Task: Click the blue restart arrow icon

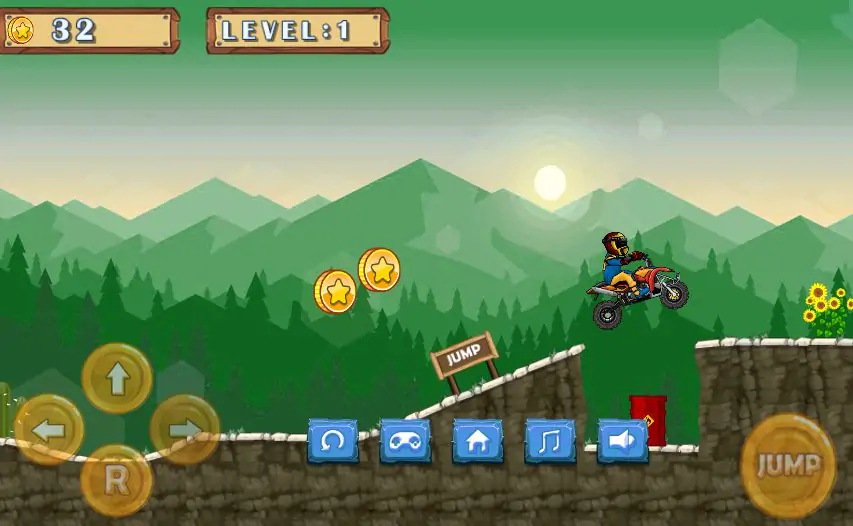Action: 333,441
